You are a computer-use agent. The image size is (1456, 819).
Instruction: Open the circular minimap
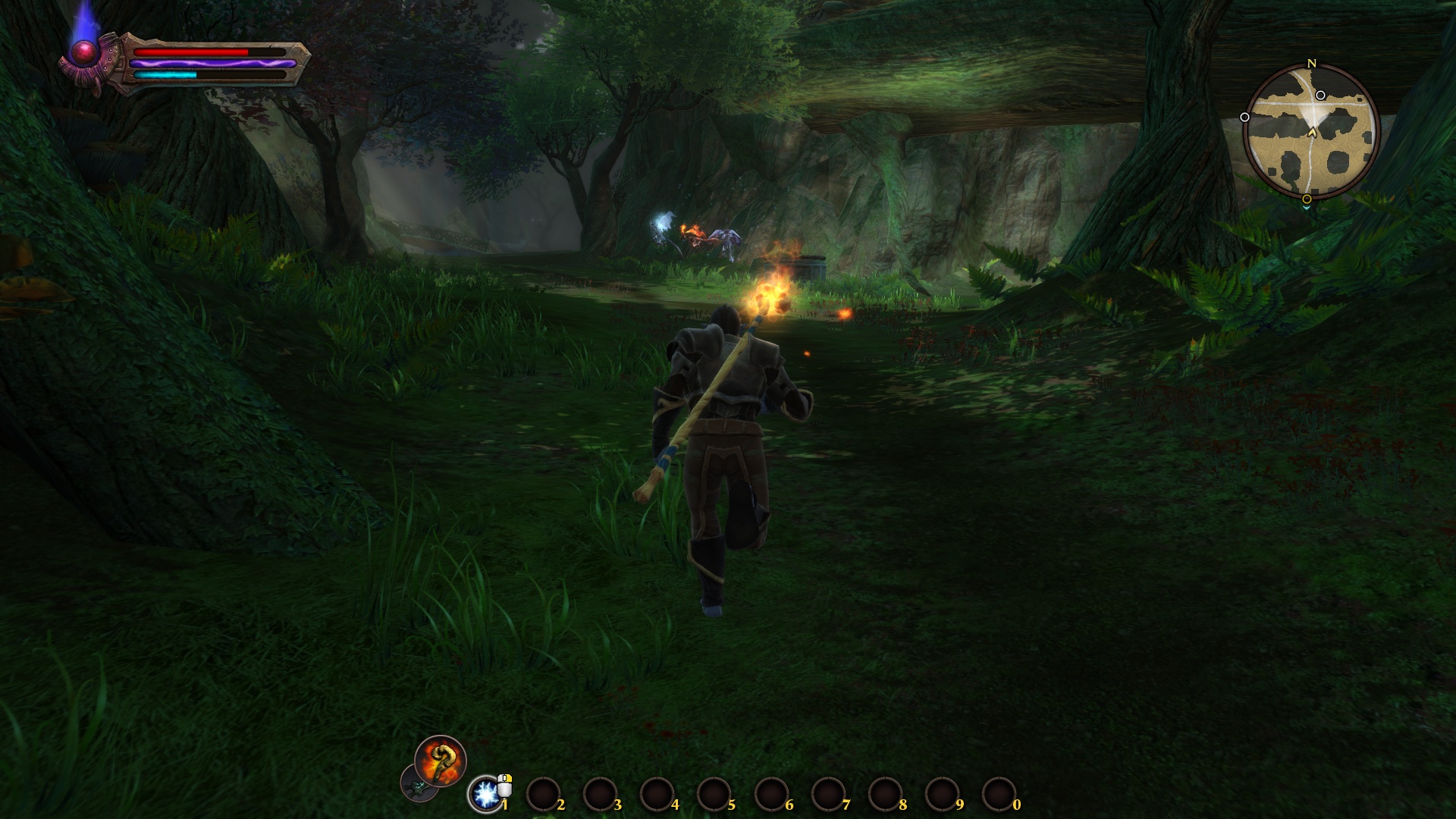(1311, 132)
